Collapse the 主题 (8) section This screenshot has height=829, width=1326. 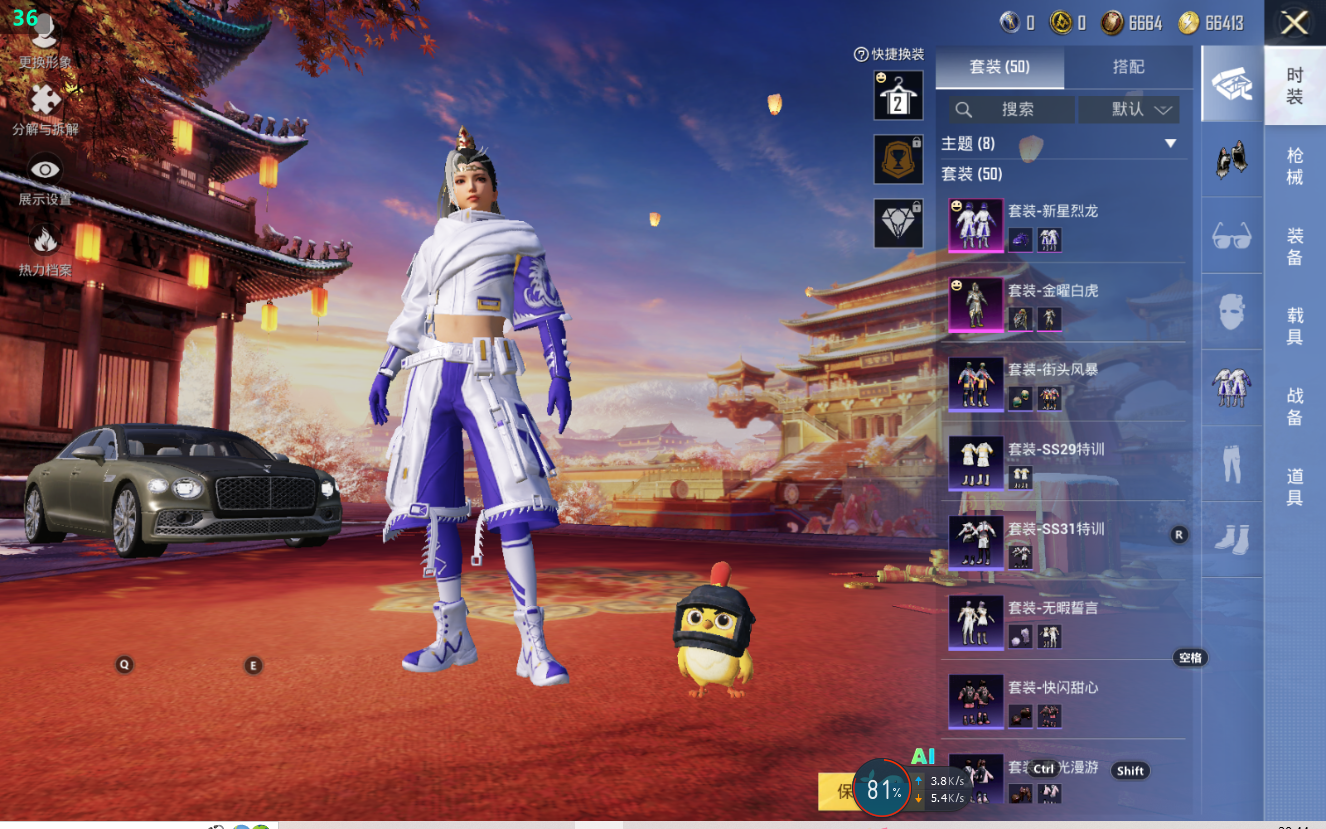(x=1170, y=144)
